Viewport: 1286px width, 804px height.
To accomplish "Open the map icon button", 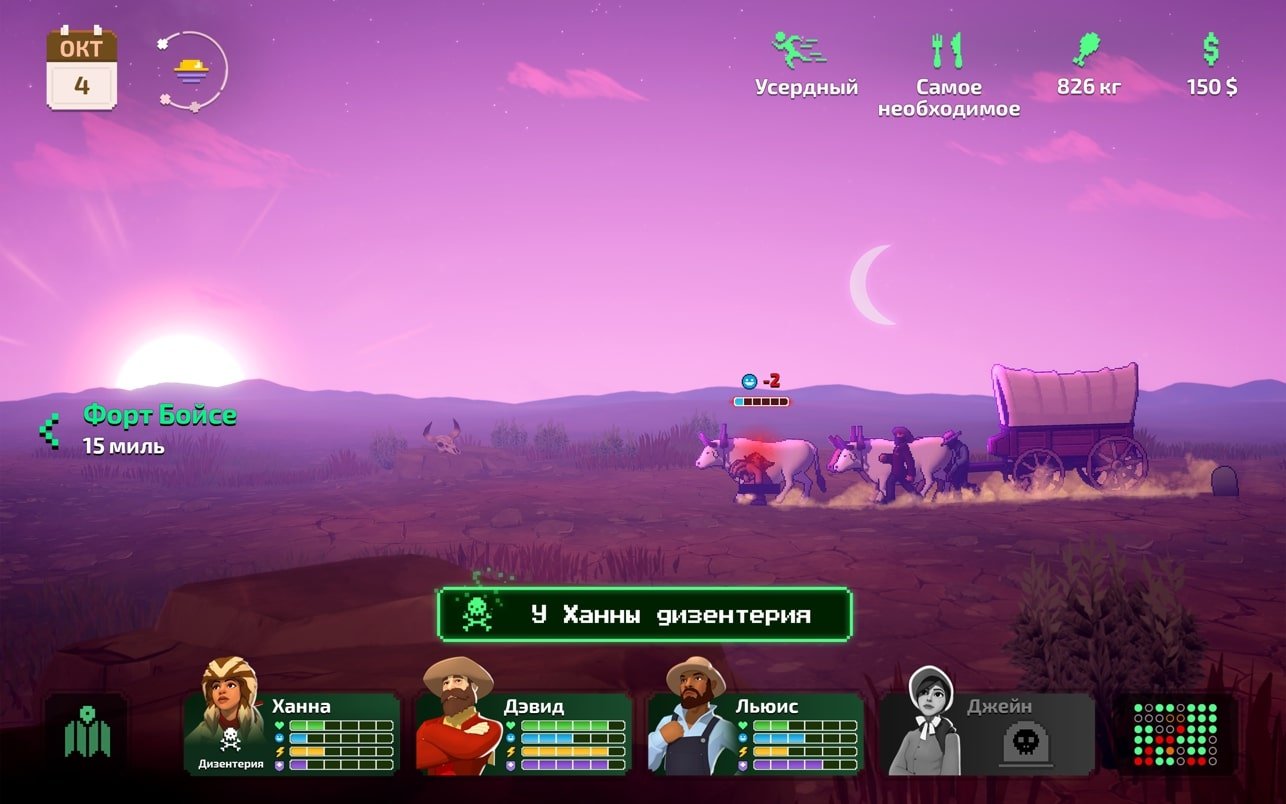I will pyautogui.click(x=87, y=734).
